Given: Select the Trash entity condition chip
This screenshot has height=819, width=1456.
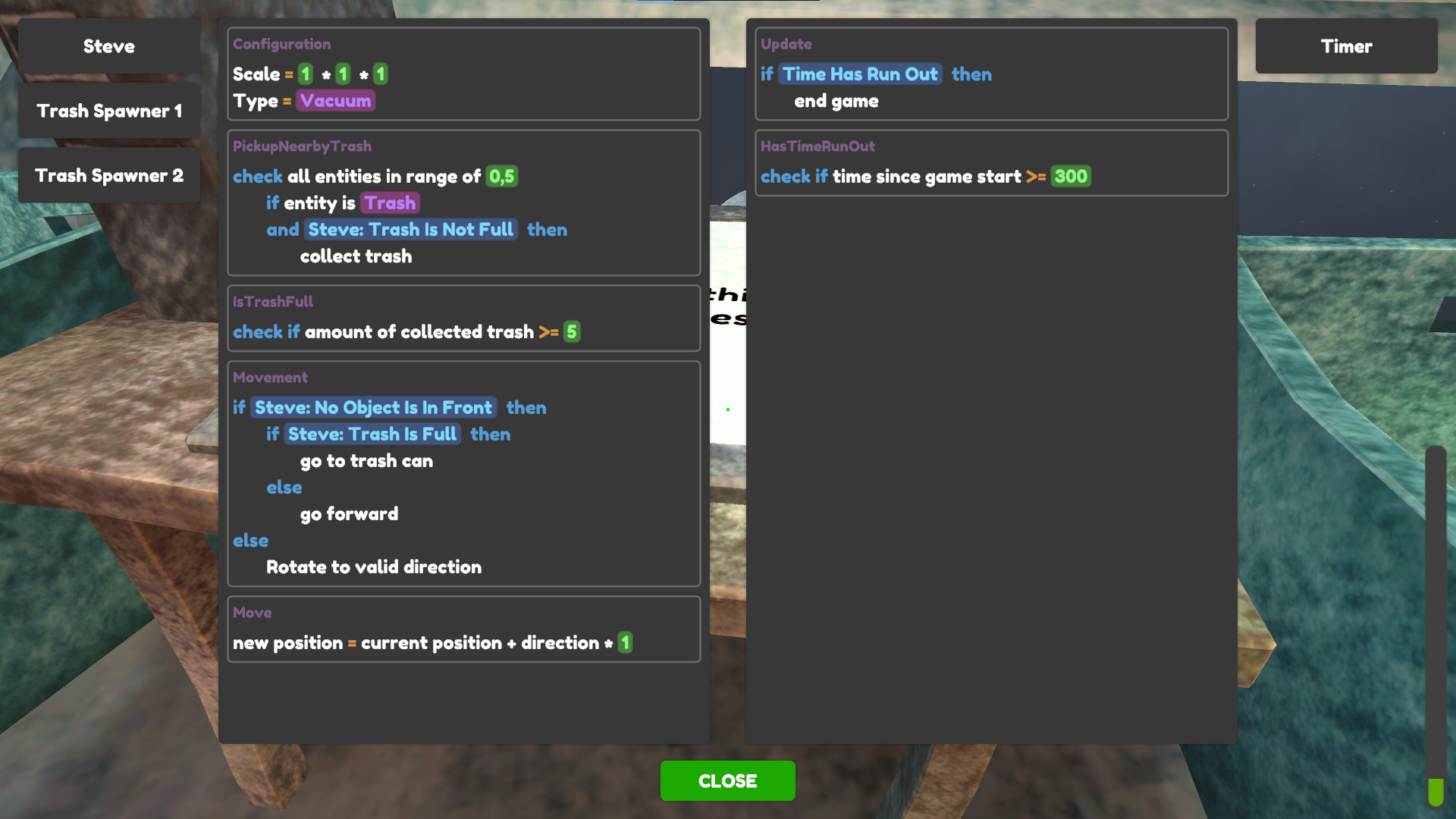Looking at the screenshot, I should (x=390, y=202).
